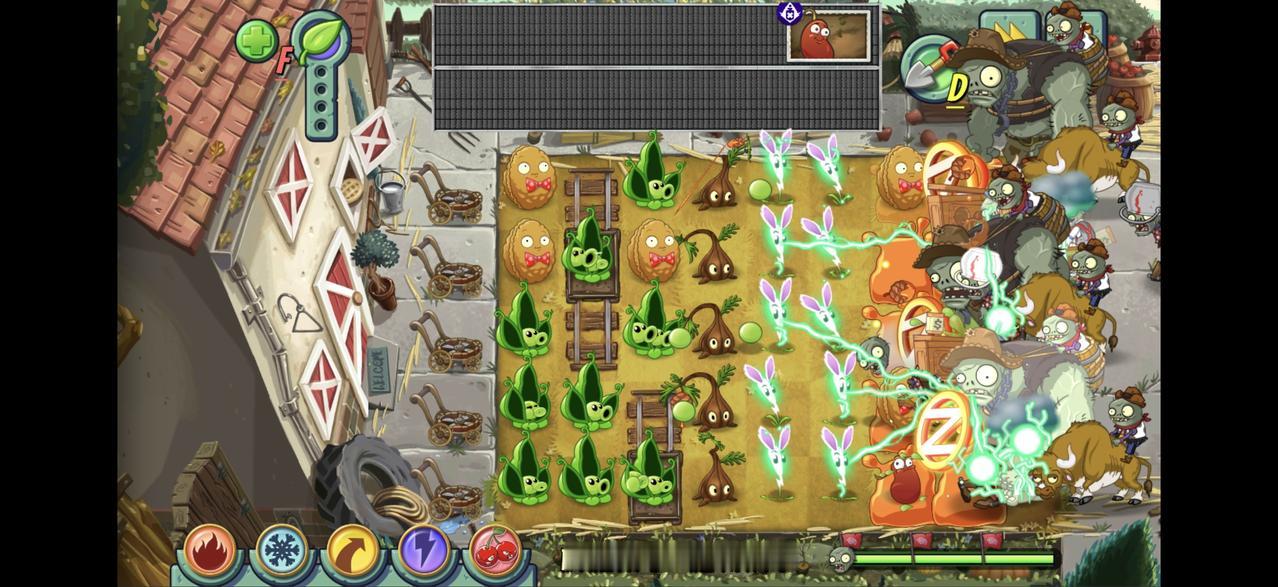The image size is (1278, 587).
Task: Select the red chili bean seed packet
Action: [x=828, y=37]
